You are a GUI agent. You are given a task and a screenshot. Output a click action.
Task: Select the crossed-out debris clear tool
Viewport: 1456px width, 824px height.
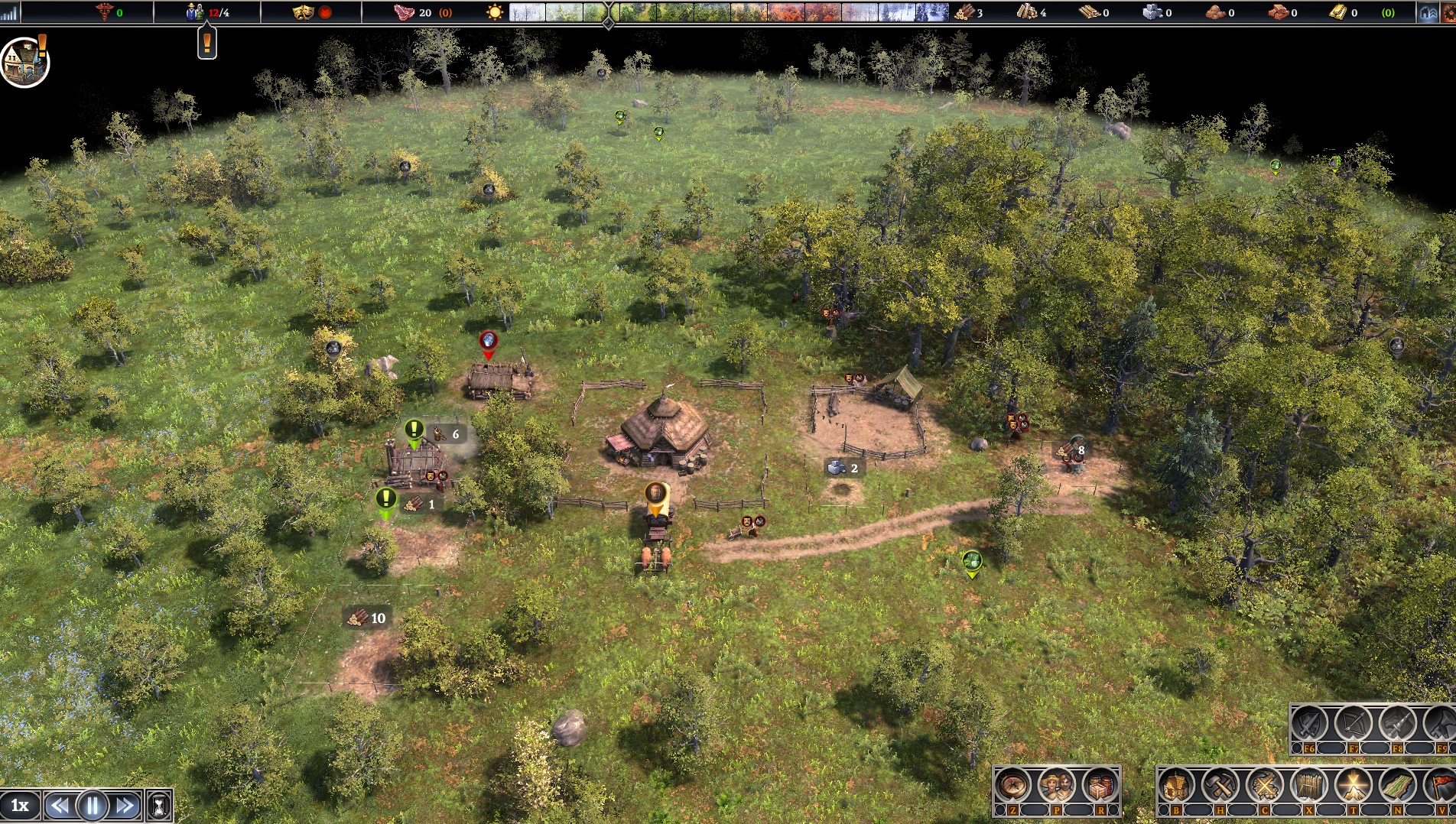[x=1265, y=785]
